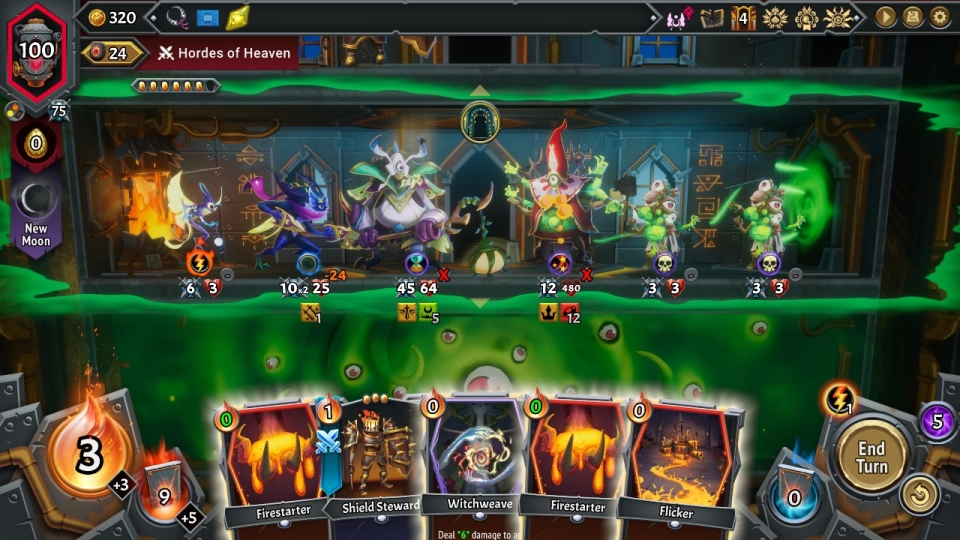This screenshot has width=960, height=540.
Task: End the current turn
Action: pos(872,455)
